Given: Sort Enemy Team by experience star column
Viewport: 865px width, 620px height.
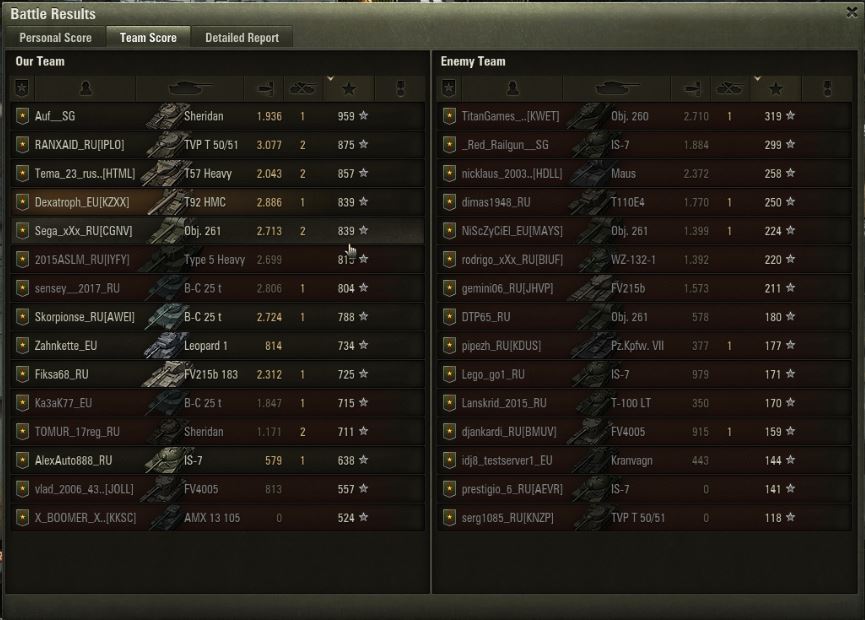Looking at the screenshot, I should (776, 89).
